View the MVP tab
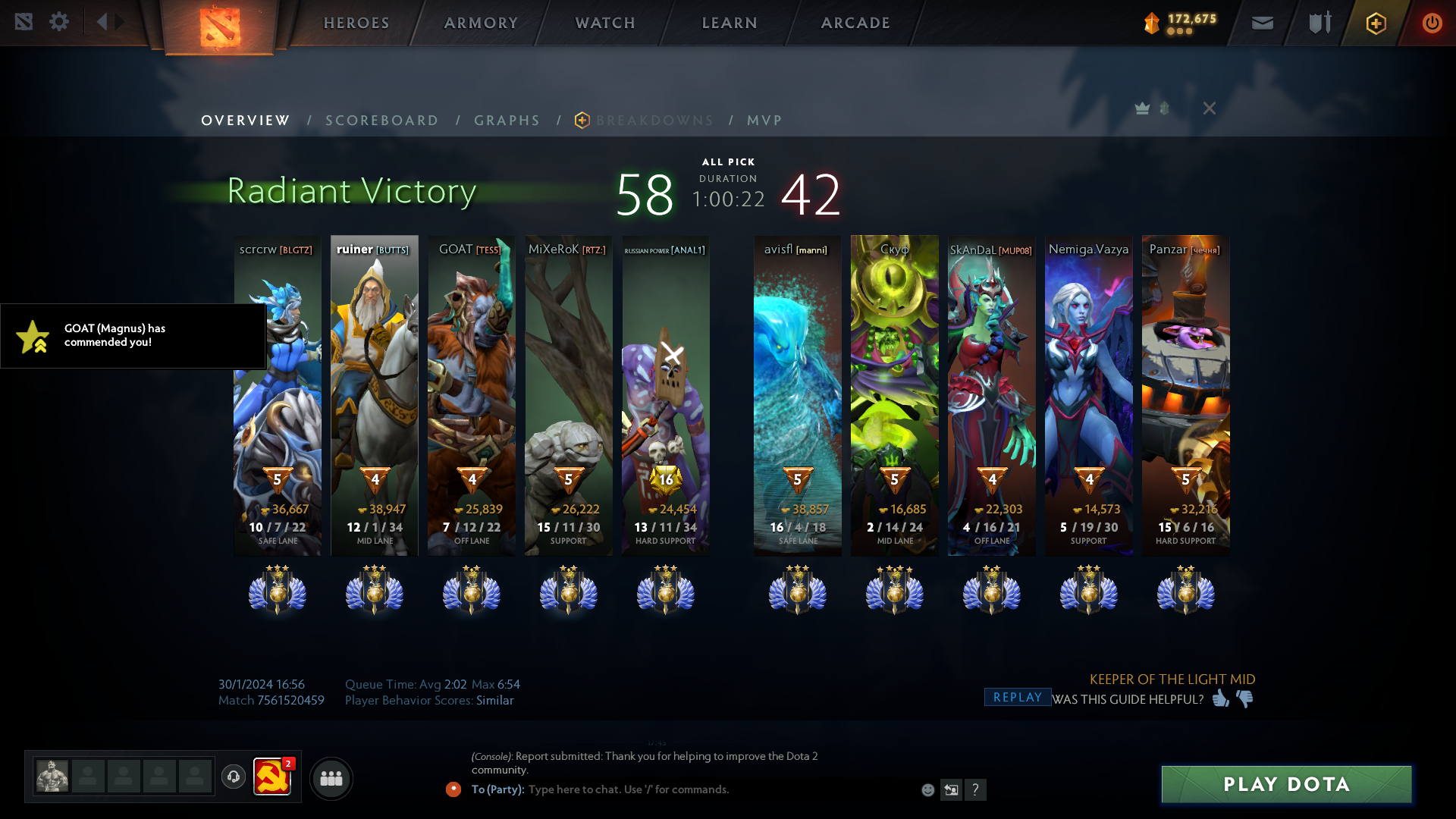Screen dimensions: 1456x819 pos(764,121)
